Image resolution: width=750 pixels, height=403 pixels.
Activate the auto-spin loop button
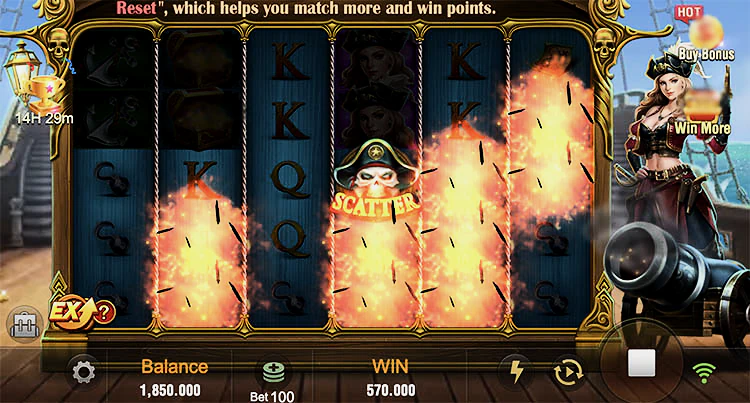click(x=568, y=373)
